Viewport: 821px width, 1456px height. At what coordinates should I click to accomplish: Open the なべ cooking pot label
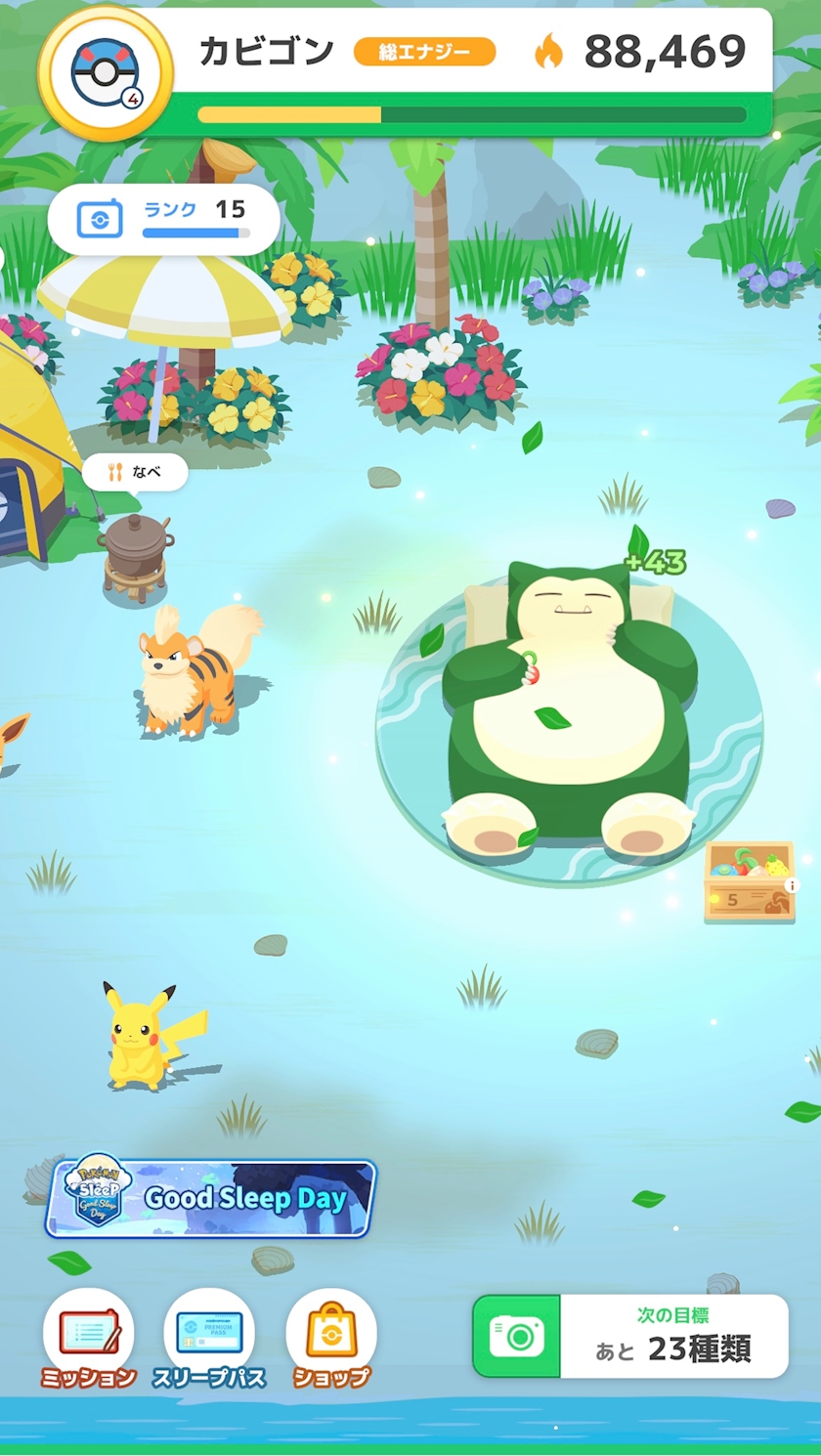coord(135,473)
